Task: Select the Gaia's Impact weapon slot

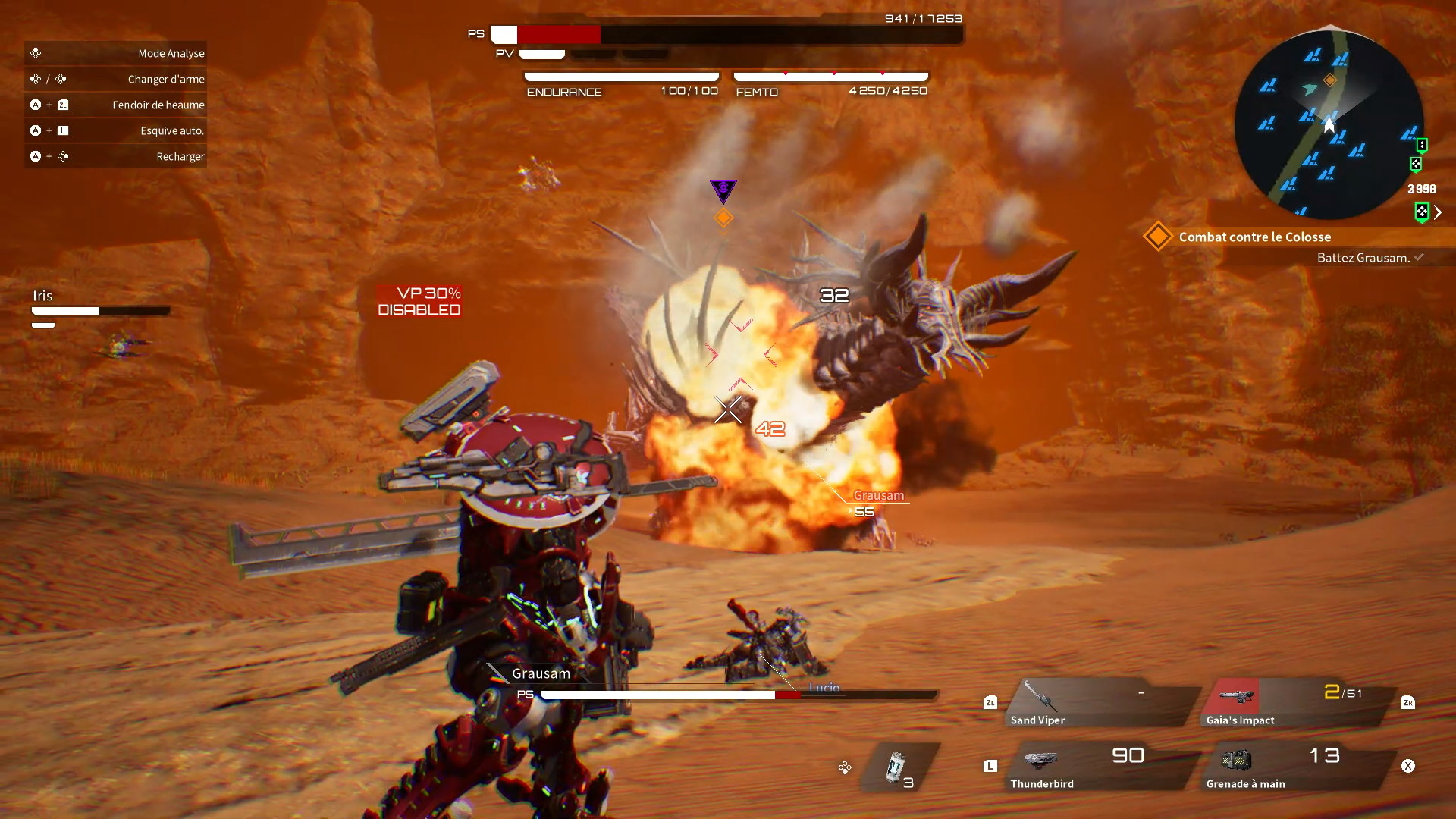Action: (1298, 703)
